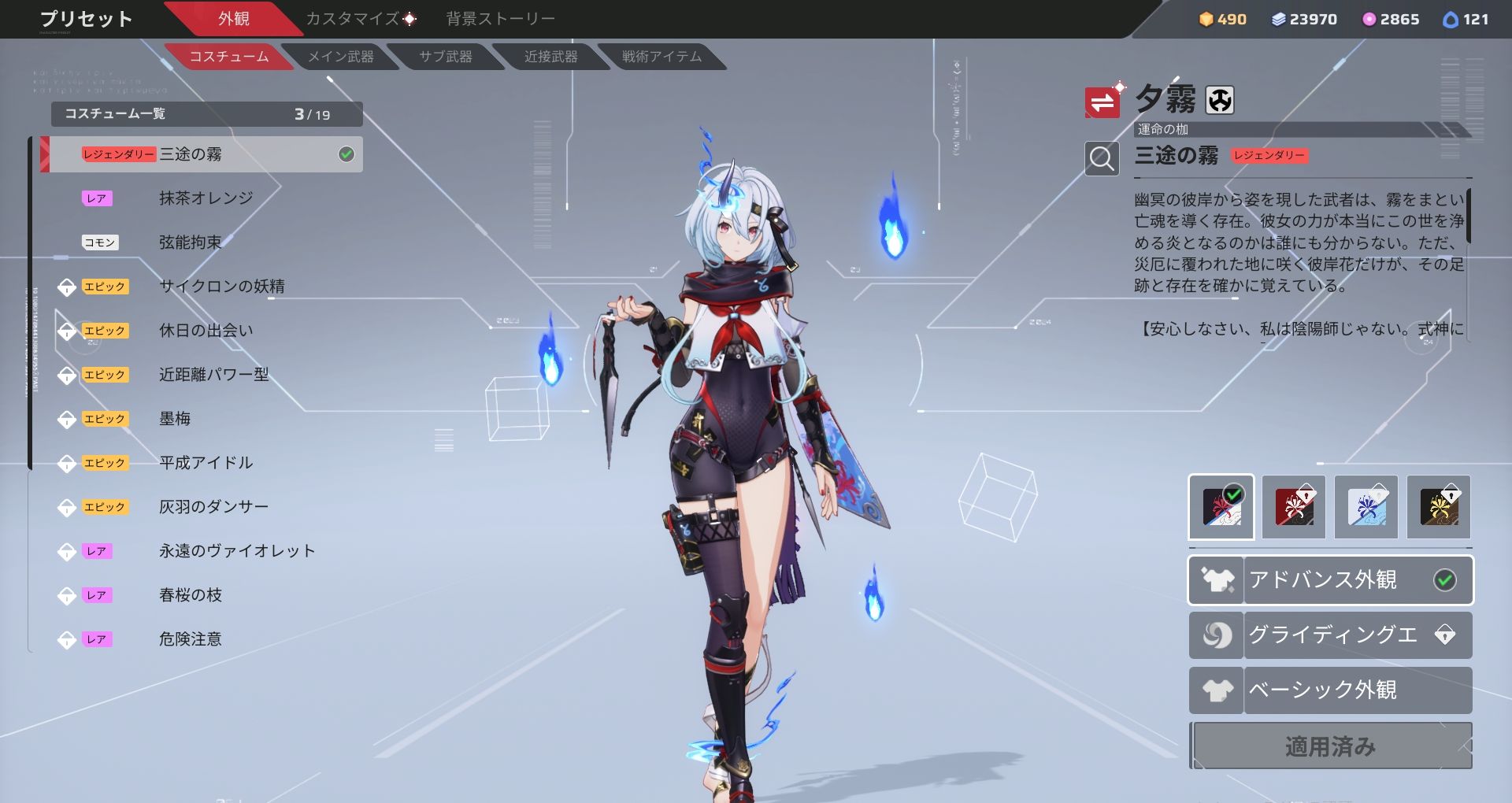Switch to ベーシック外観 appearance
This screenshot has height=803, width=1512.
(1331, 690)
